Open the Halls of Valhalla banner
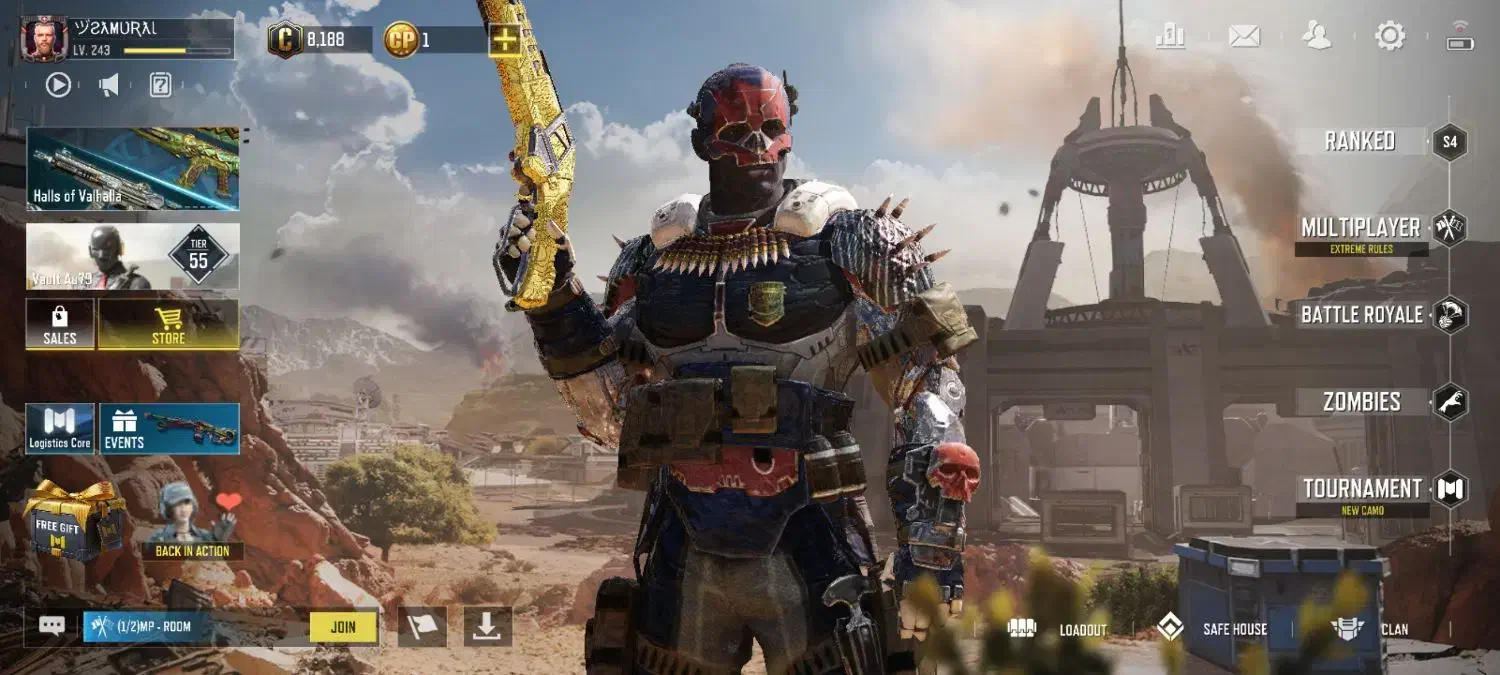Viewport: 1500px width, 675px height. click(133, 168)
